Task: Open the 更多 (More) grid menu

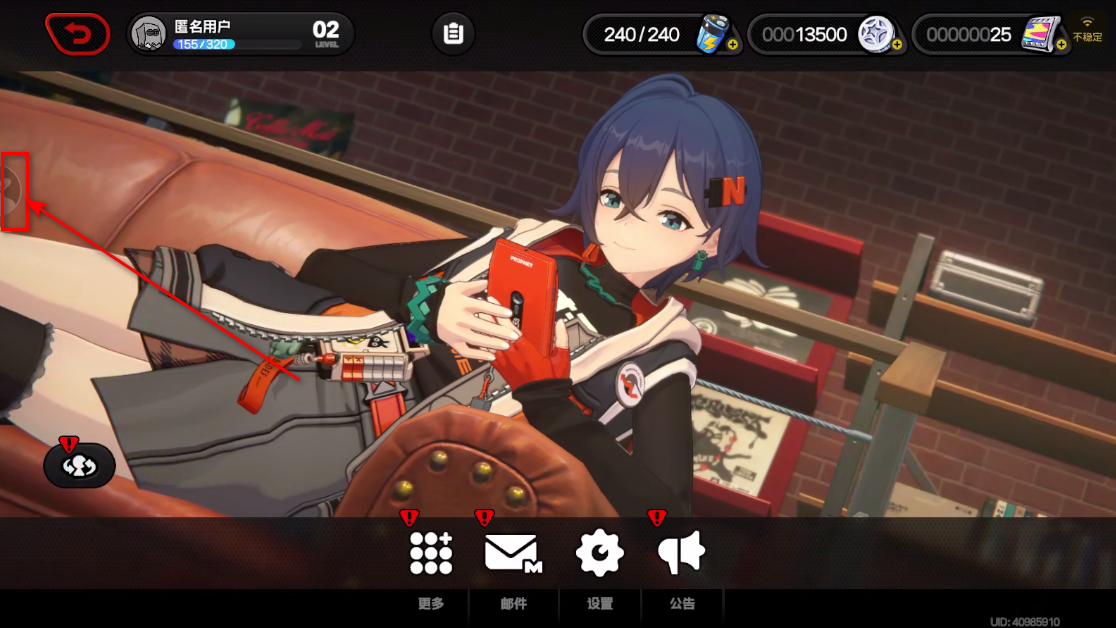Action: coord(431,553)
